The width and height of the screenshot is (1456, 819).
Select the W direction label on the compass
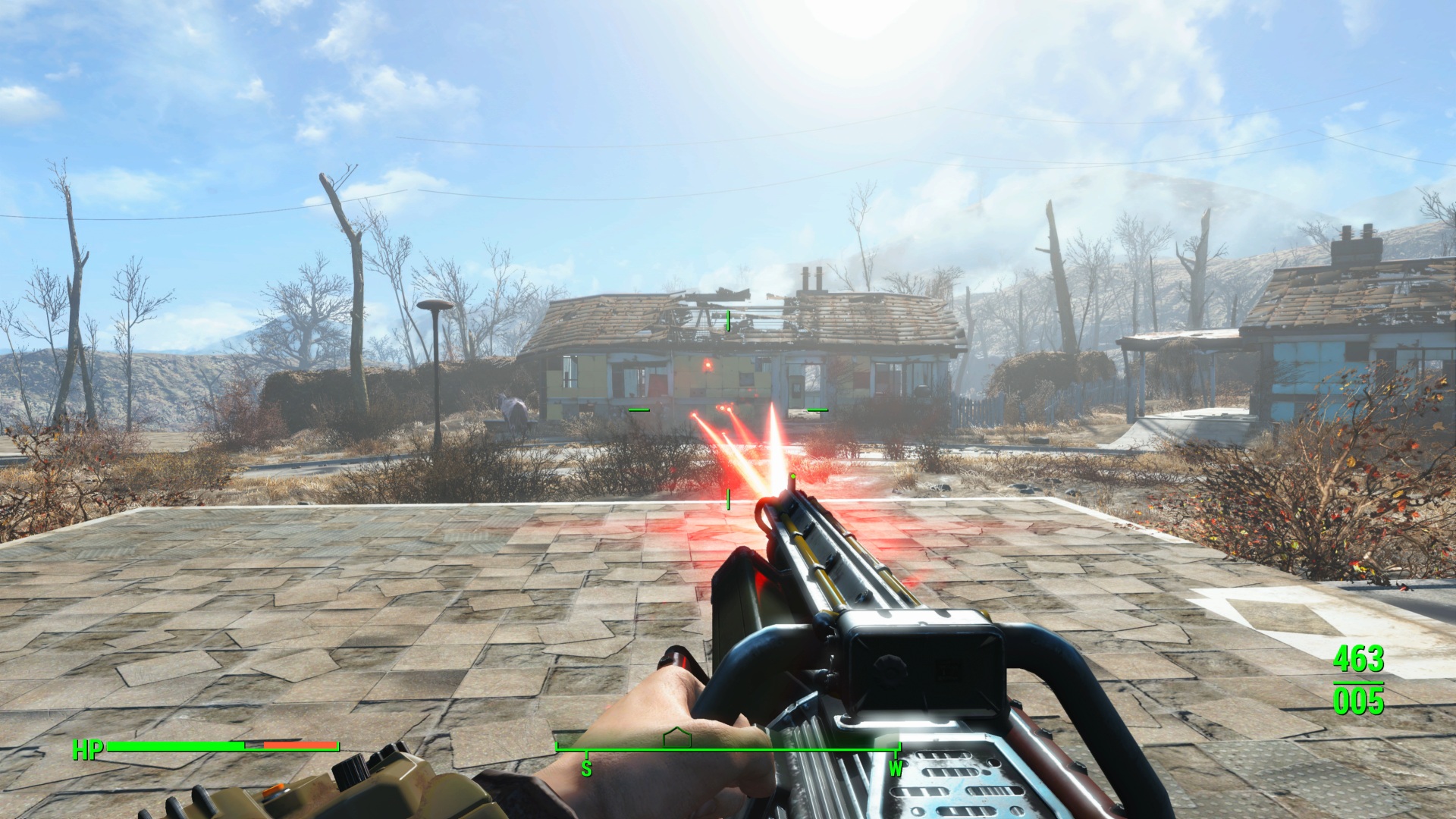point(896,769)
